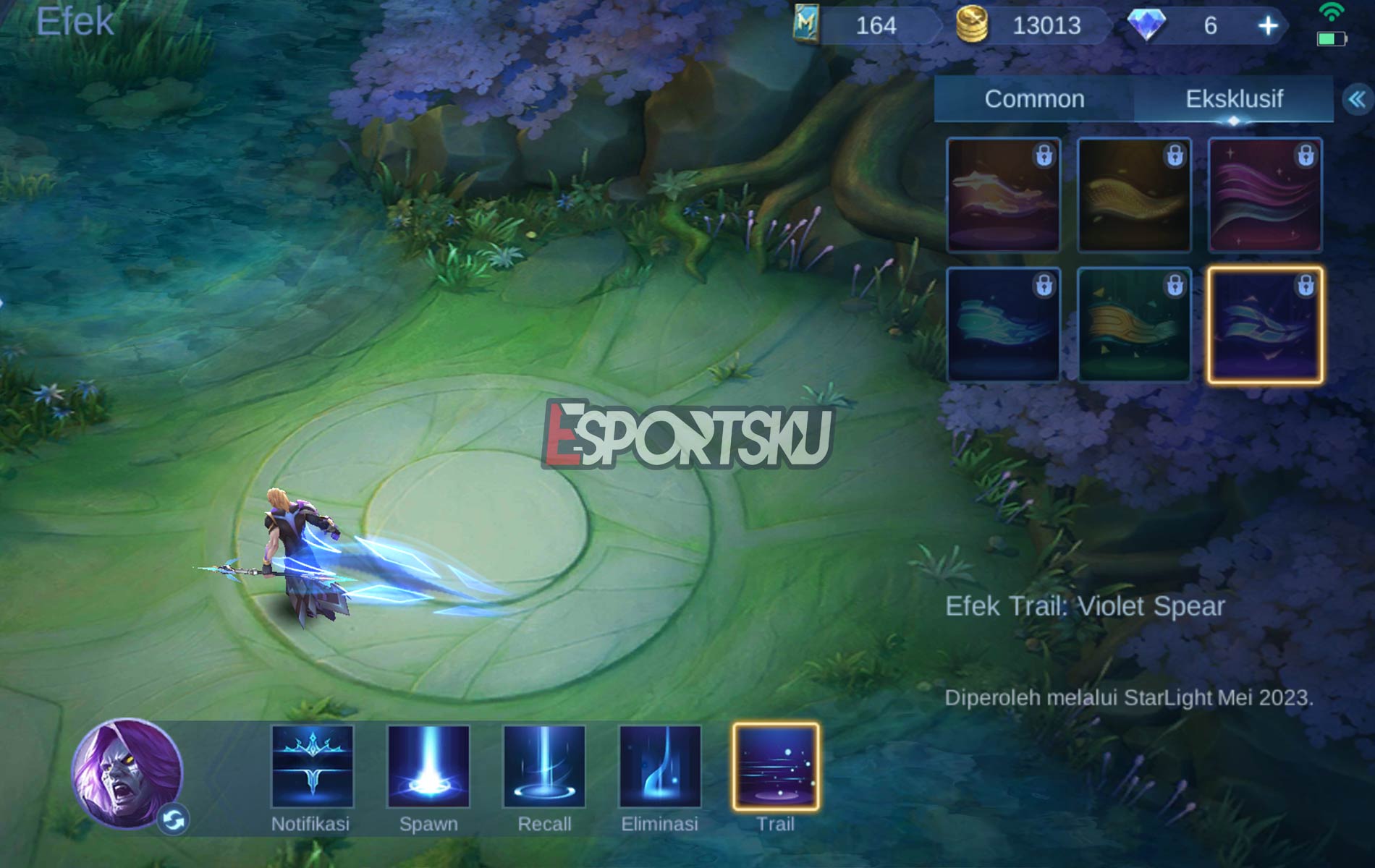Screen dimensions: 1375x868
Task: Switch to the Eksklusif tab
Action: click(1234, 99)
